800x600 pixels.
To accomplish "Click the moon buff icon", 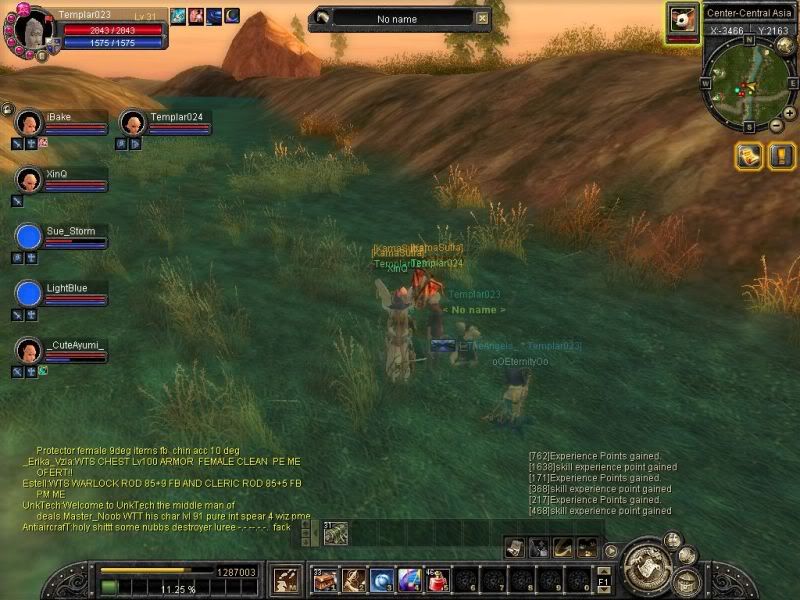I will (x=231, y=16).
